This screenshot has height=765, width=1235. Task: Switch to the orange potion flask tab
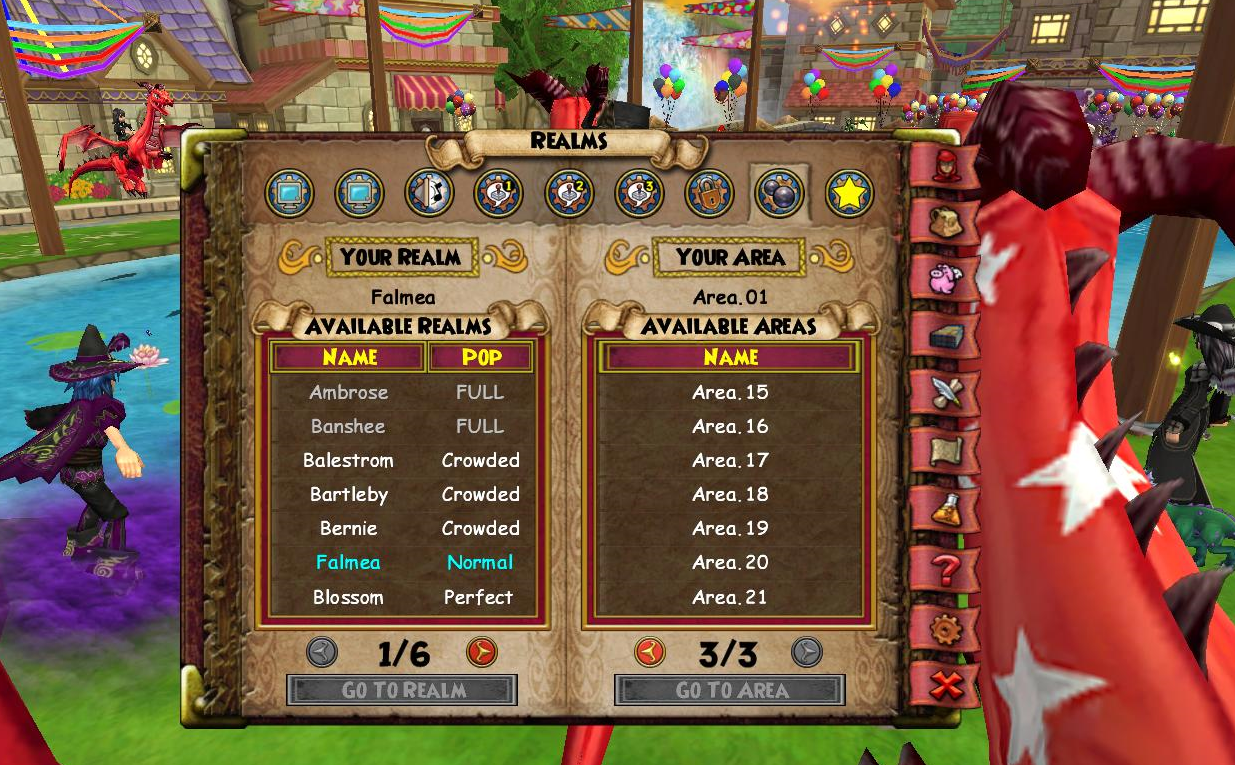[944, 510]
